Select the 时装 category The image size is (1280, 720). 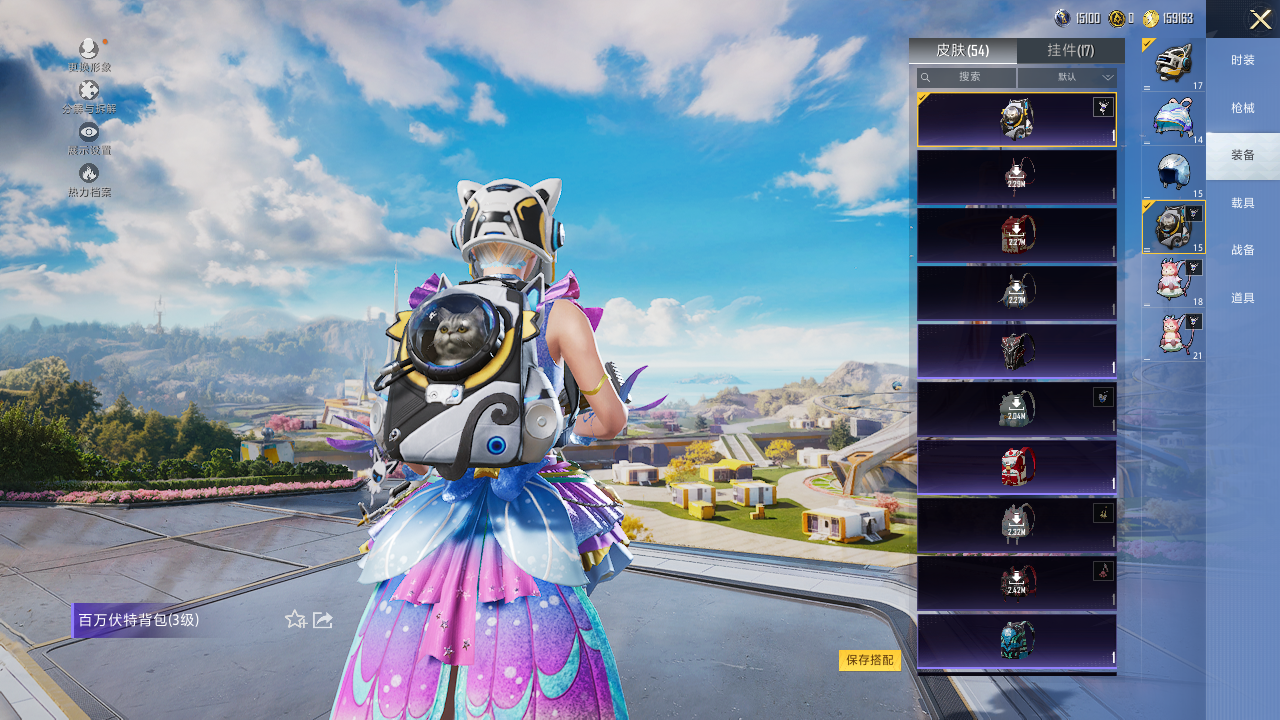click(1242, 60)
